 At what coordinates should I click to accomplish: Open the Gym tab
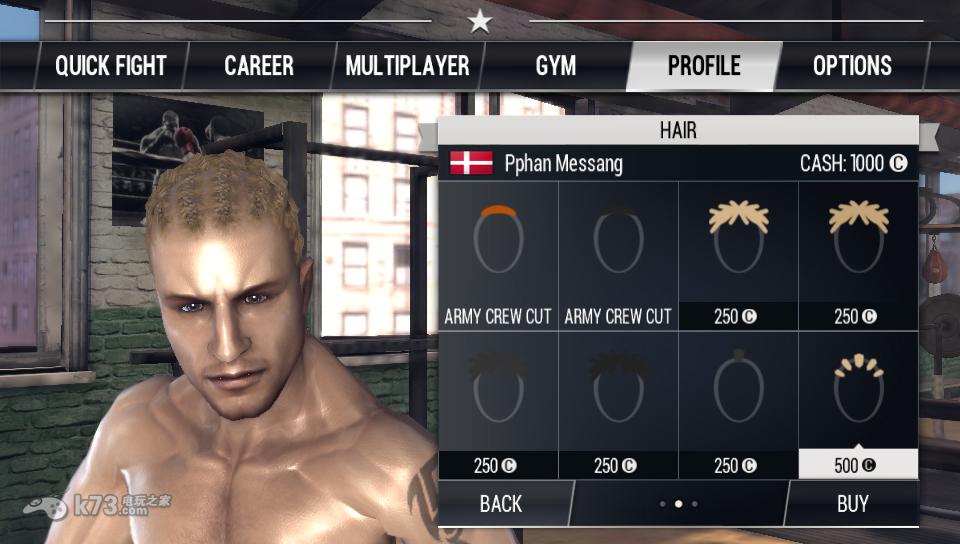(x=555, y=66)
